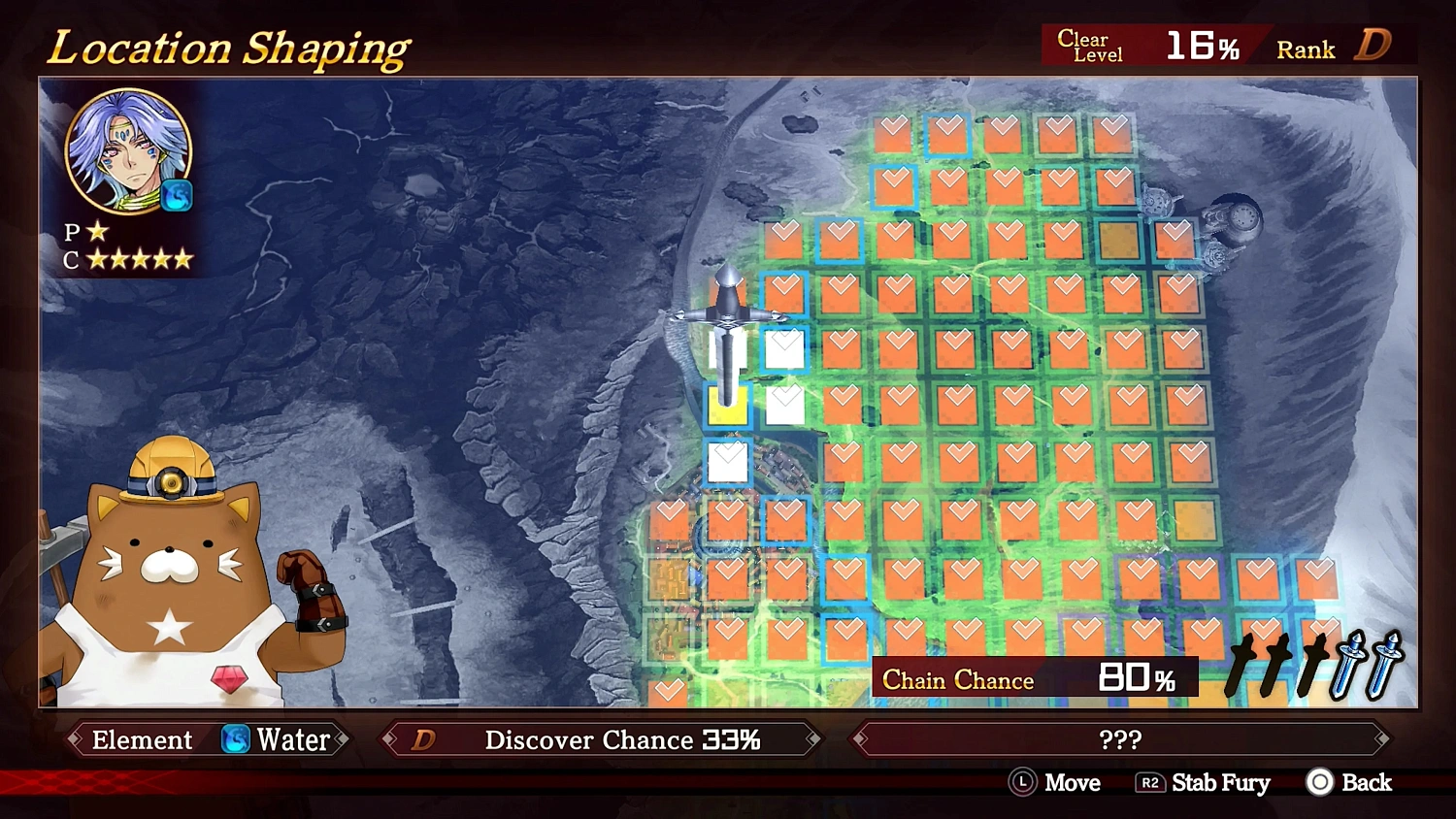The image size is (1456, 819).
Task: Click the Chain Chance 80% meter
Action: [x=1035, y=677]
